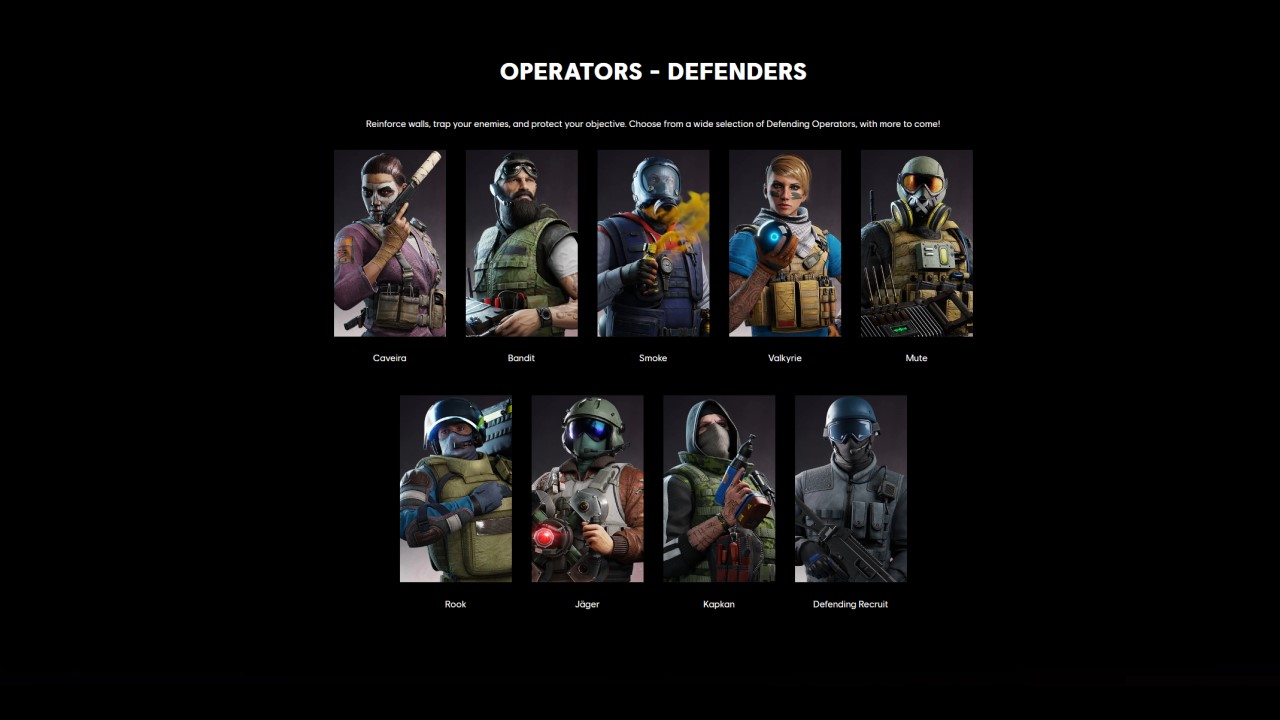The width and height of the screenshot is (1280, 720).
Task: Click the defenders description text line
Action: click(653, 124)
